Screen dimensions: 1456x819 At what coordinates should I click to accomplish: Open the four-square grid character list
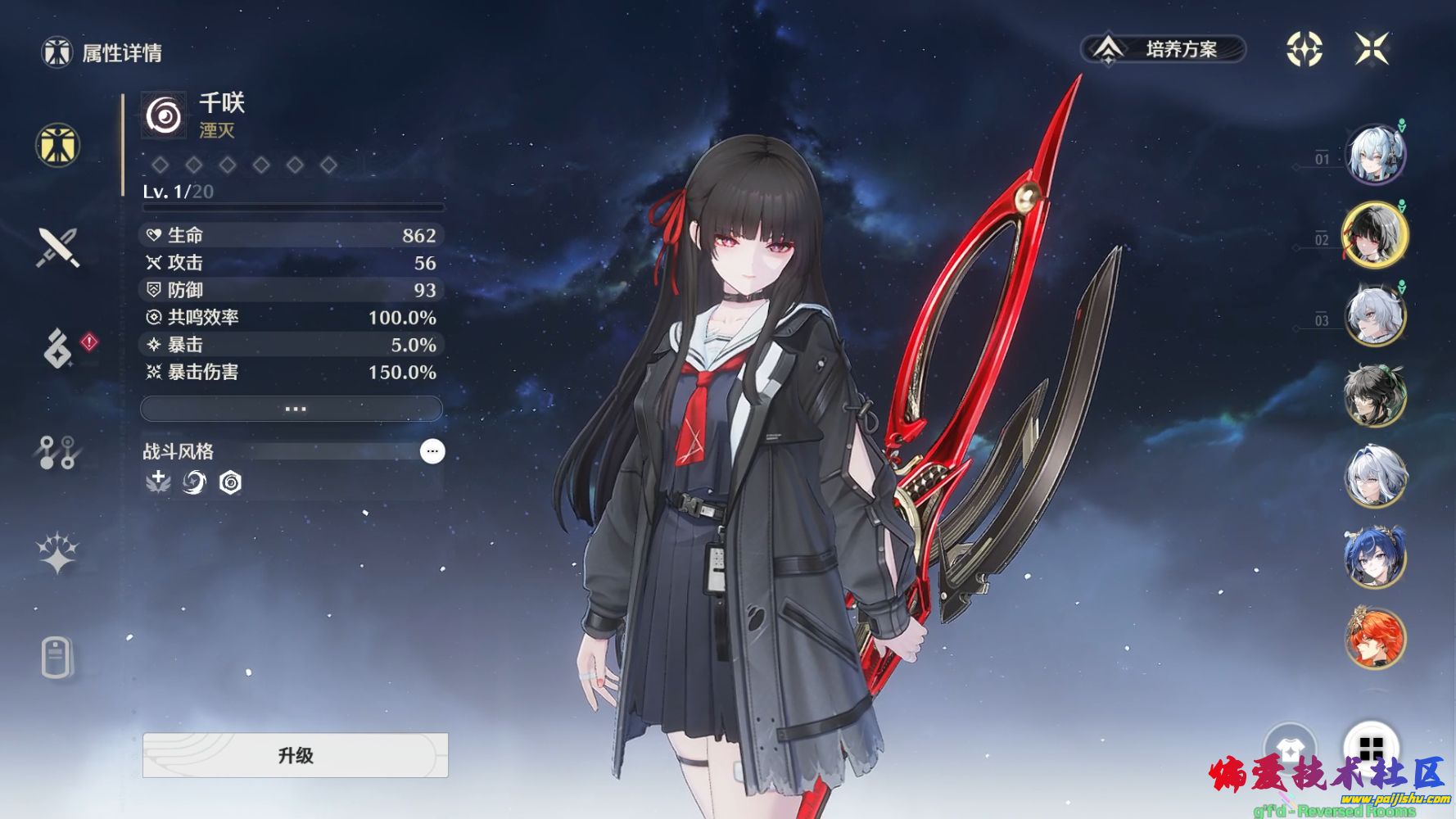[1371, 747]
